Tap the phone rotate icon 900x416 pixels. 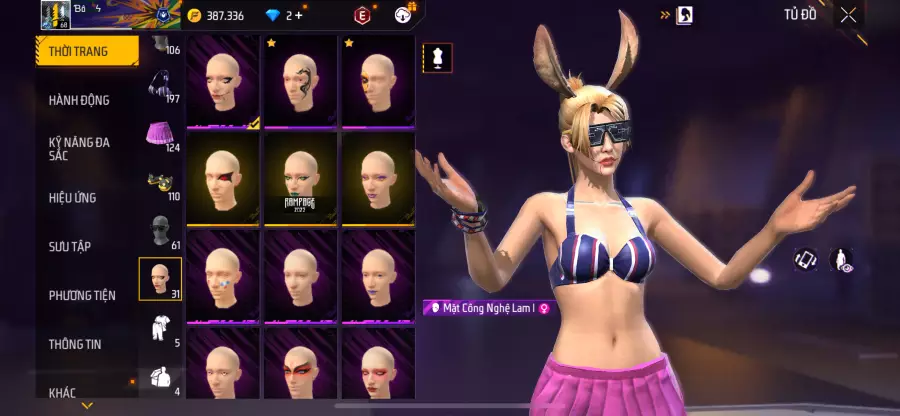pos(806,260)
